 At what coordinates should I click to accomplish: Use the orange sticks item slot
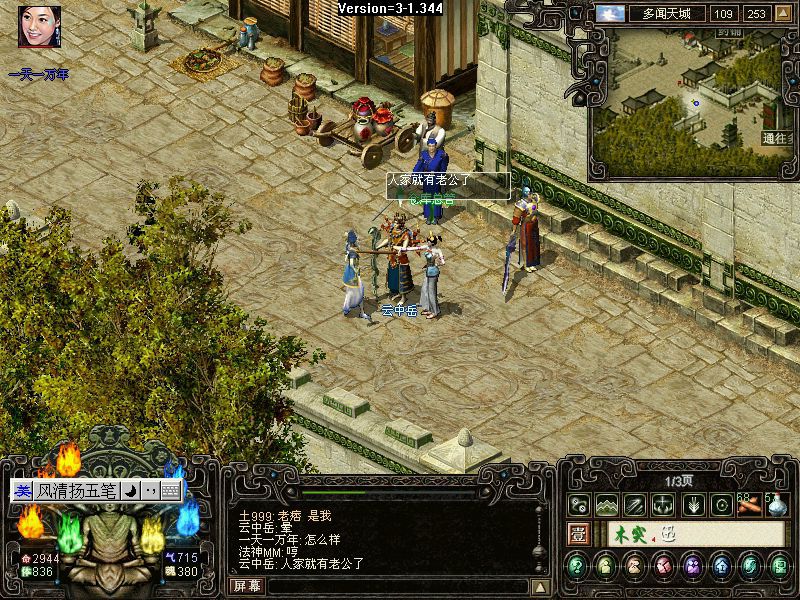click(x=749, y=505)
